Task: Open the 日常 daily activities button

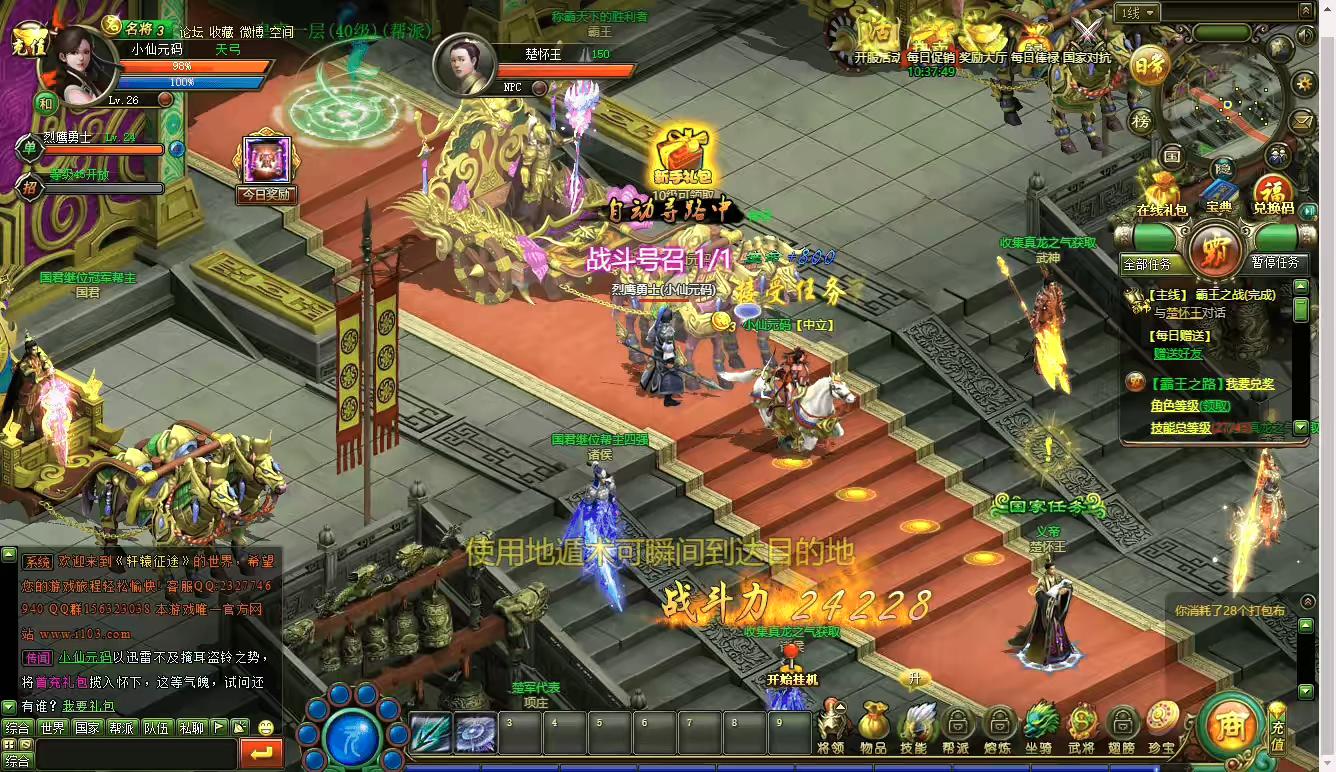Action: click(x=1150, y=66)
